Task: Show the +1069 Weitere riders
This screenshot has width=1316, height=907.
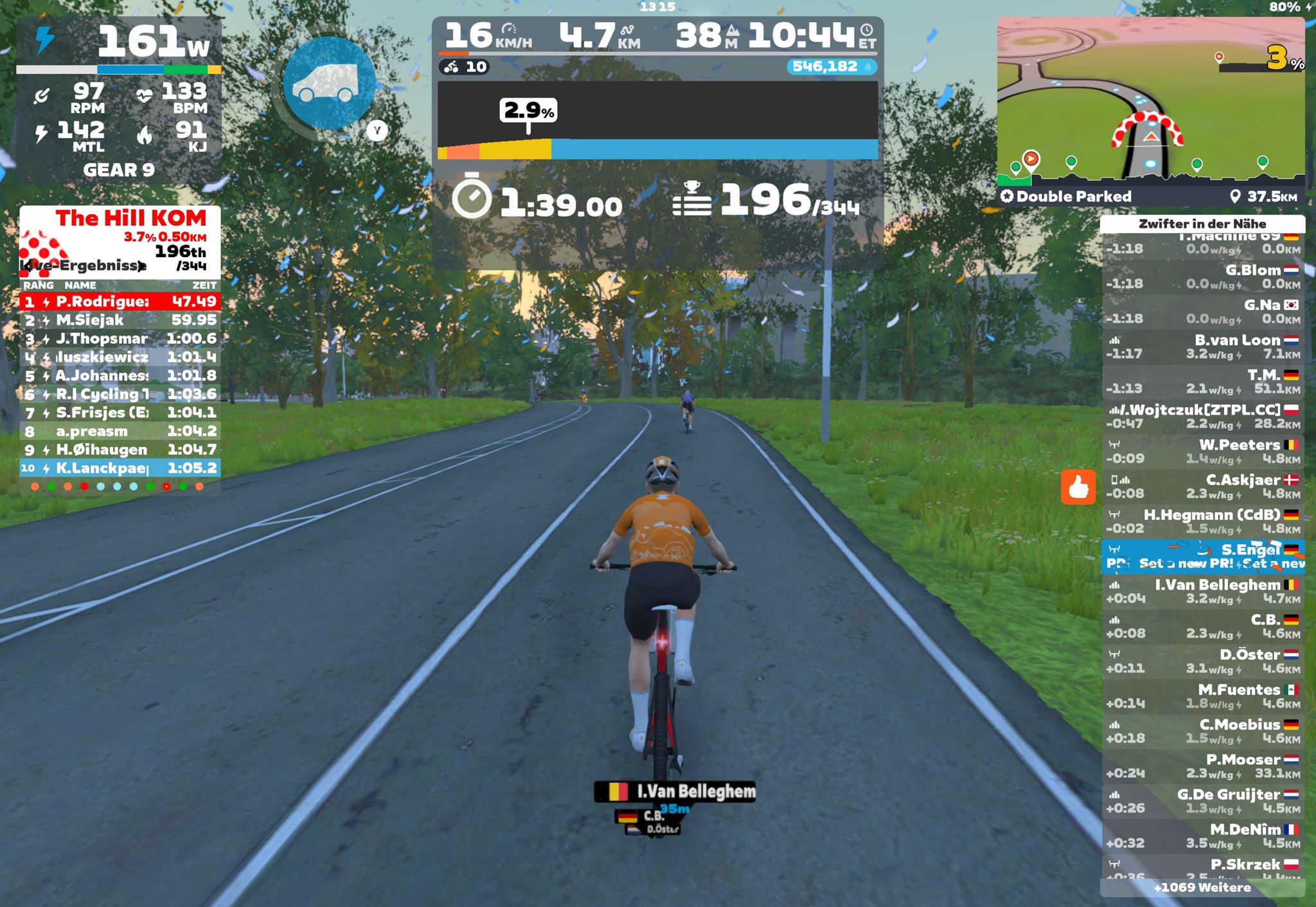Action: click(1202, 888)
